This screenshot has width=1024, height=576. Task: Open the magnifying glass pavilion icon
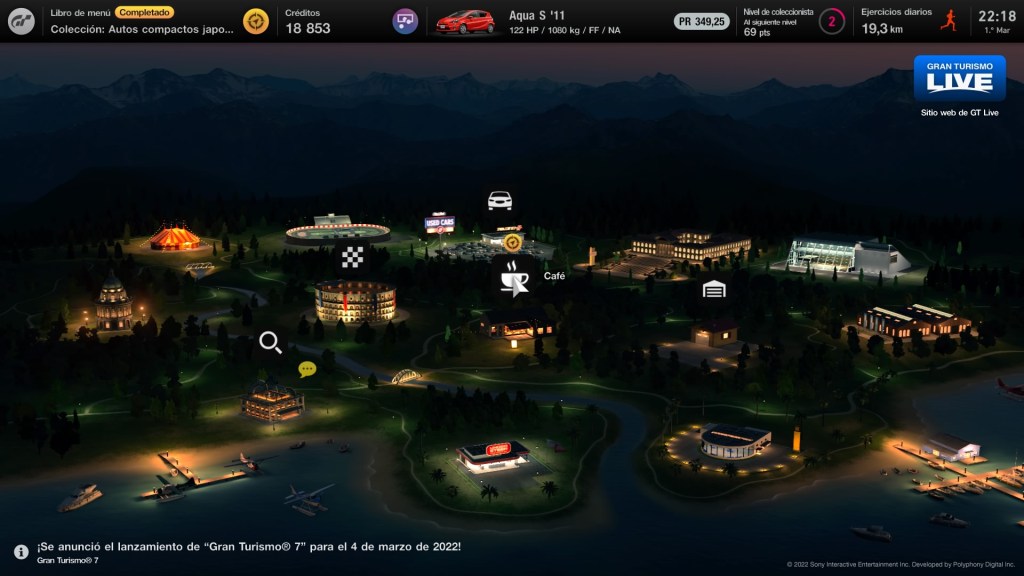[270, 343]
